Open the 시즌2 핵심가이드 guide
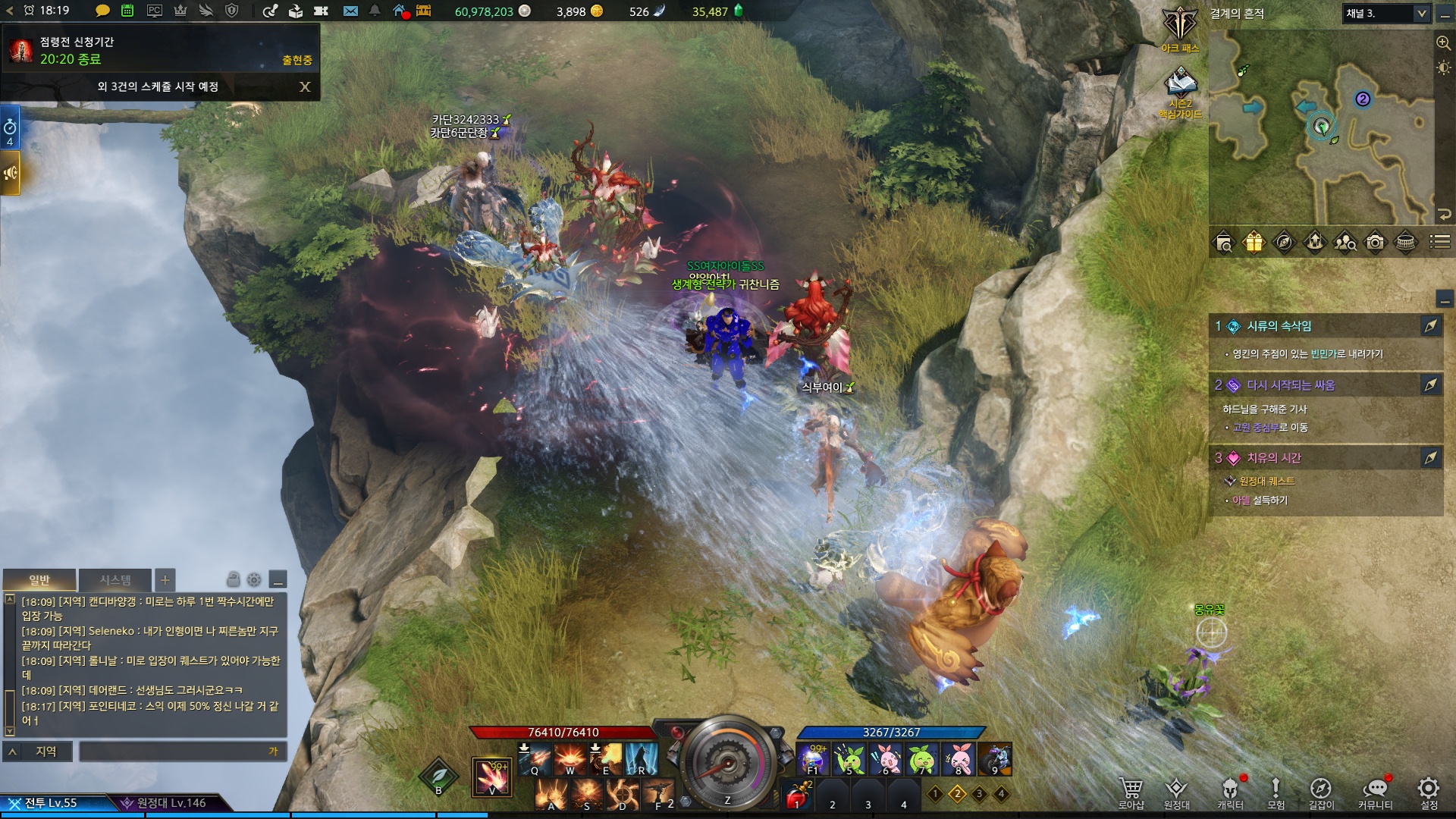This screenshot has height=819, width=1456. tap(1180, 89)
